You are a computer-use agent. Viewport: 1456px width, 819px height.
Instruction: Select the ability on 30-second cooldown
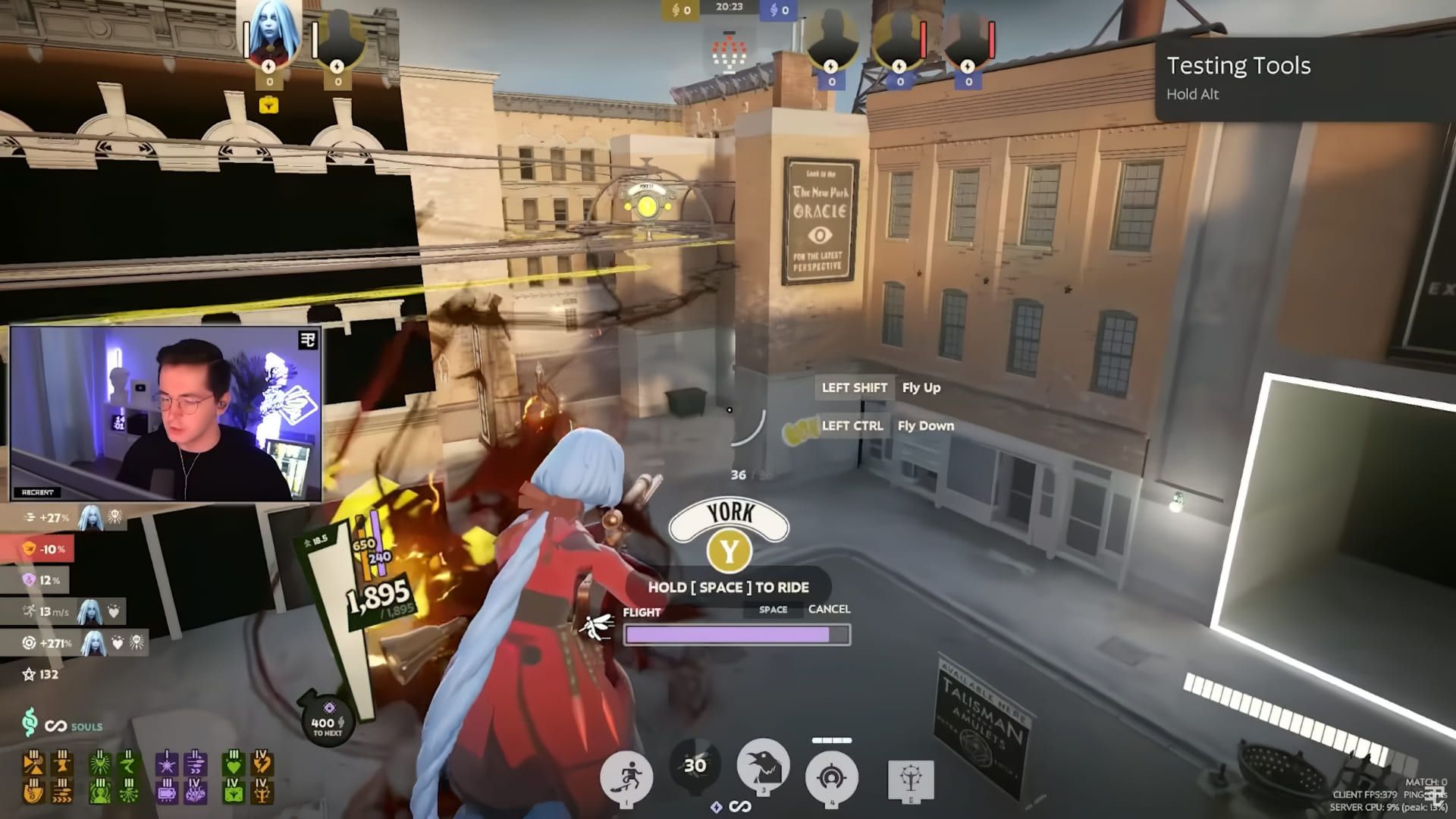[x=695, y=766]
